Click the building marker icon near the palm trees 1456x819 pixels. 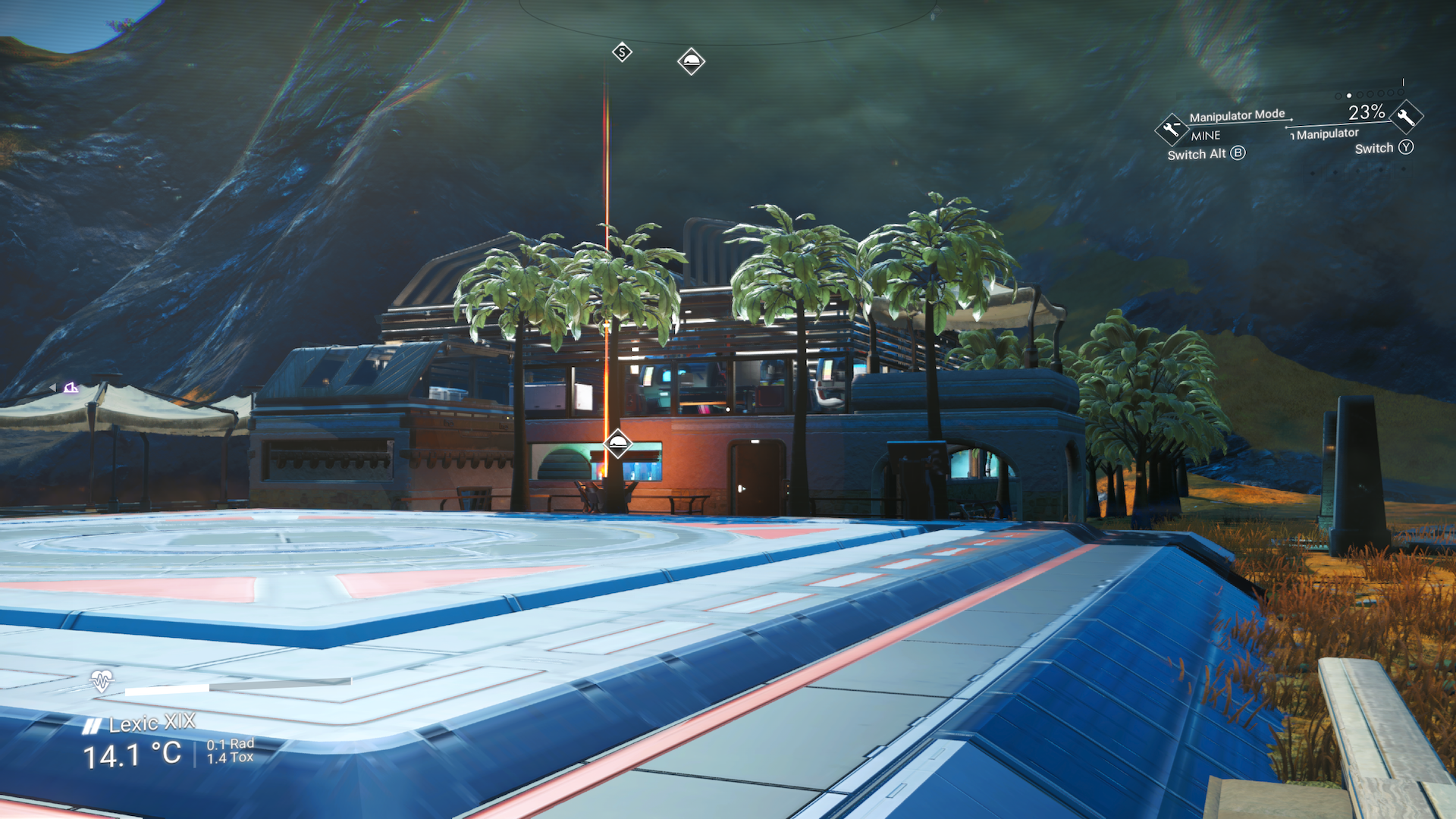(618, 443)
